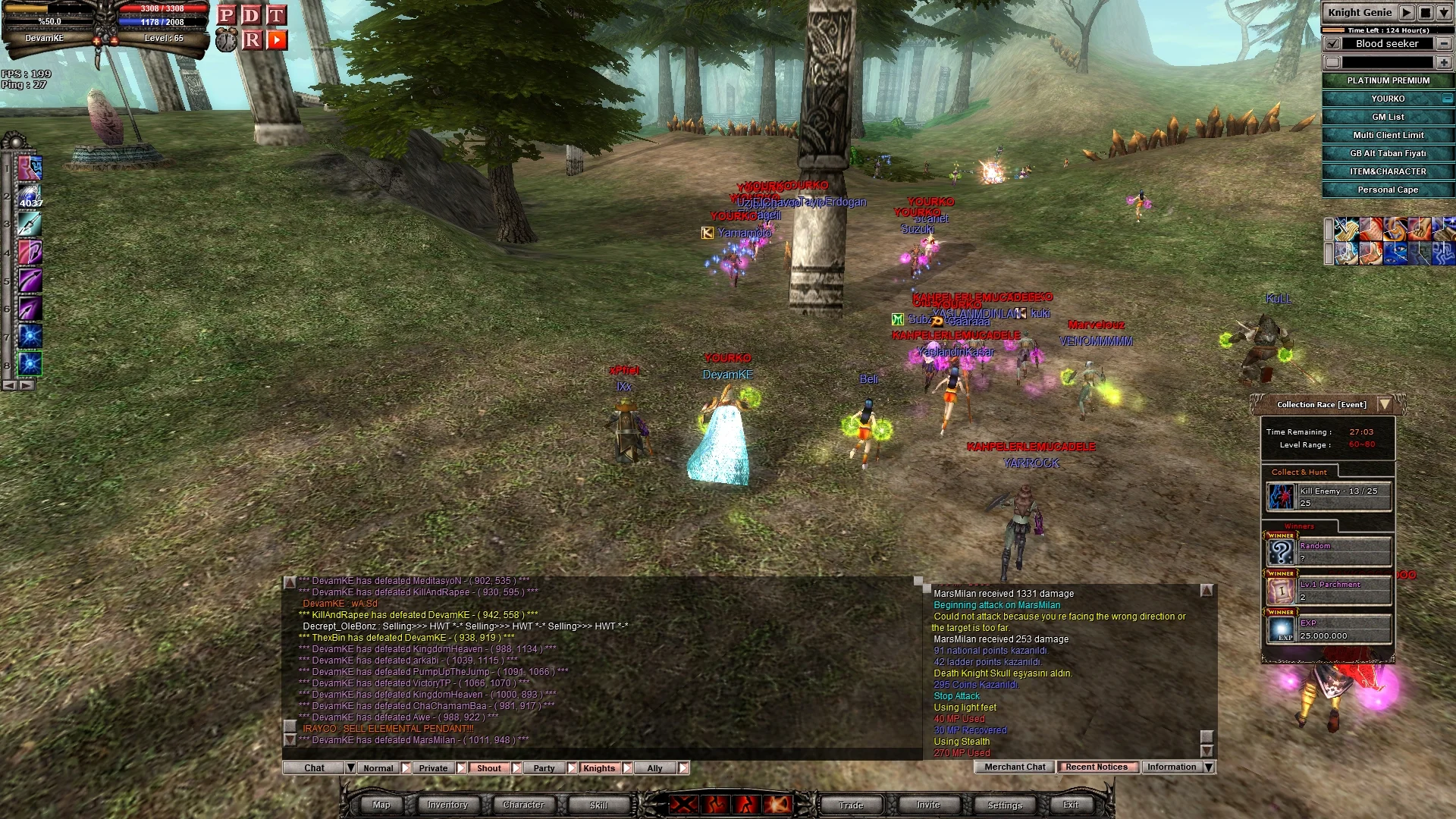Select the Party chat channel
The width and height of the screenshot is (1456, 819).
click(x=544, y=768)
